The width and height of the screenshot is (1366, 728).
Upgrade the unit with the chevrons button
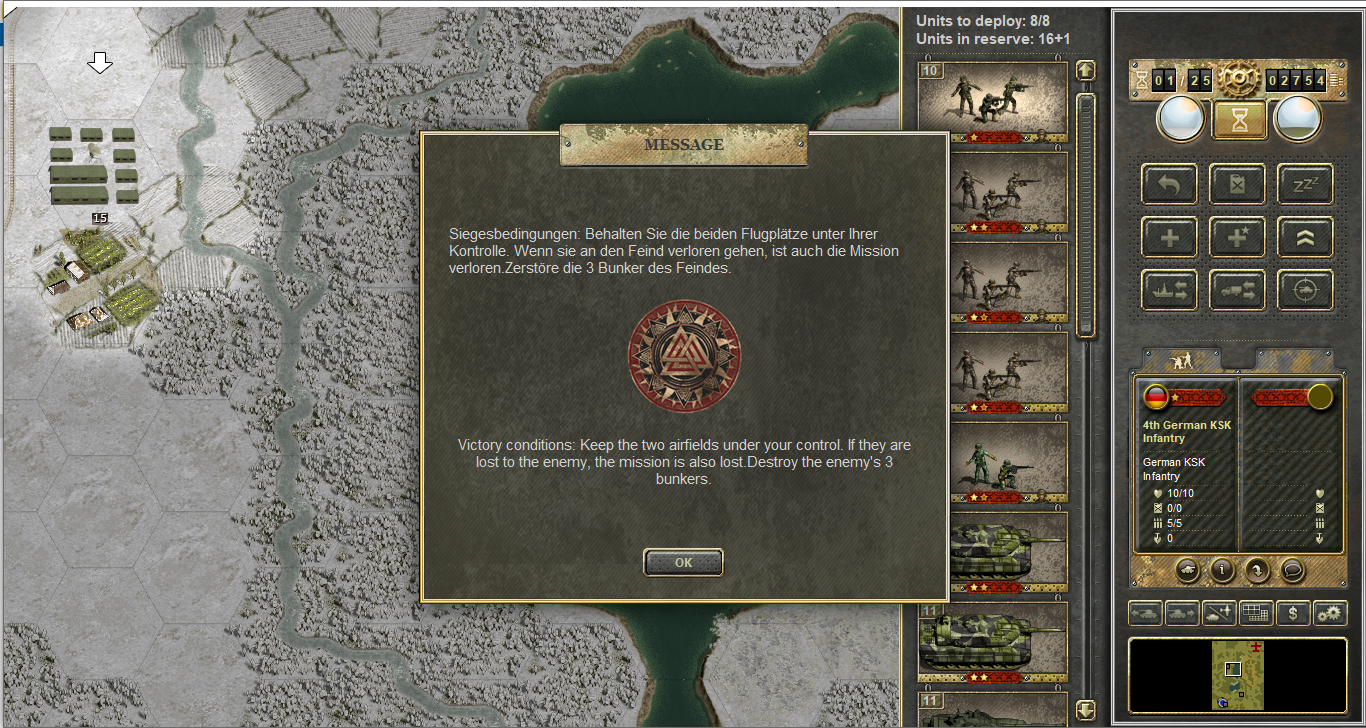[x=1305, y=237]
